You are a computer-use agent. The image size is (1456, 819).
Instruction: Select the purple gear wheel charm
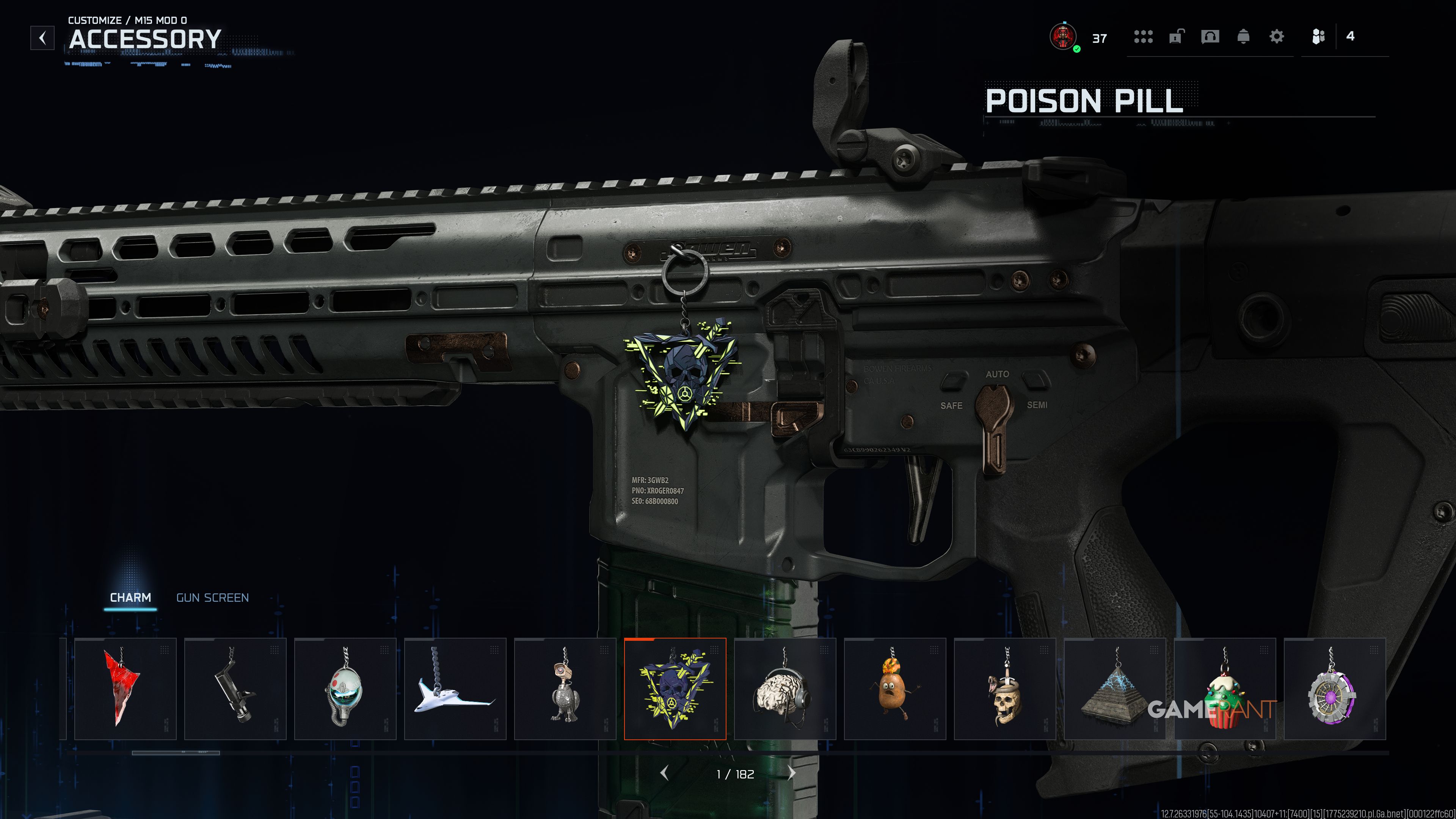[1335, 689]
